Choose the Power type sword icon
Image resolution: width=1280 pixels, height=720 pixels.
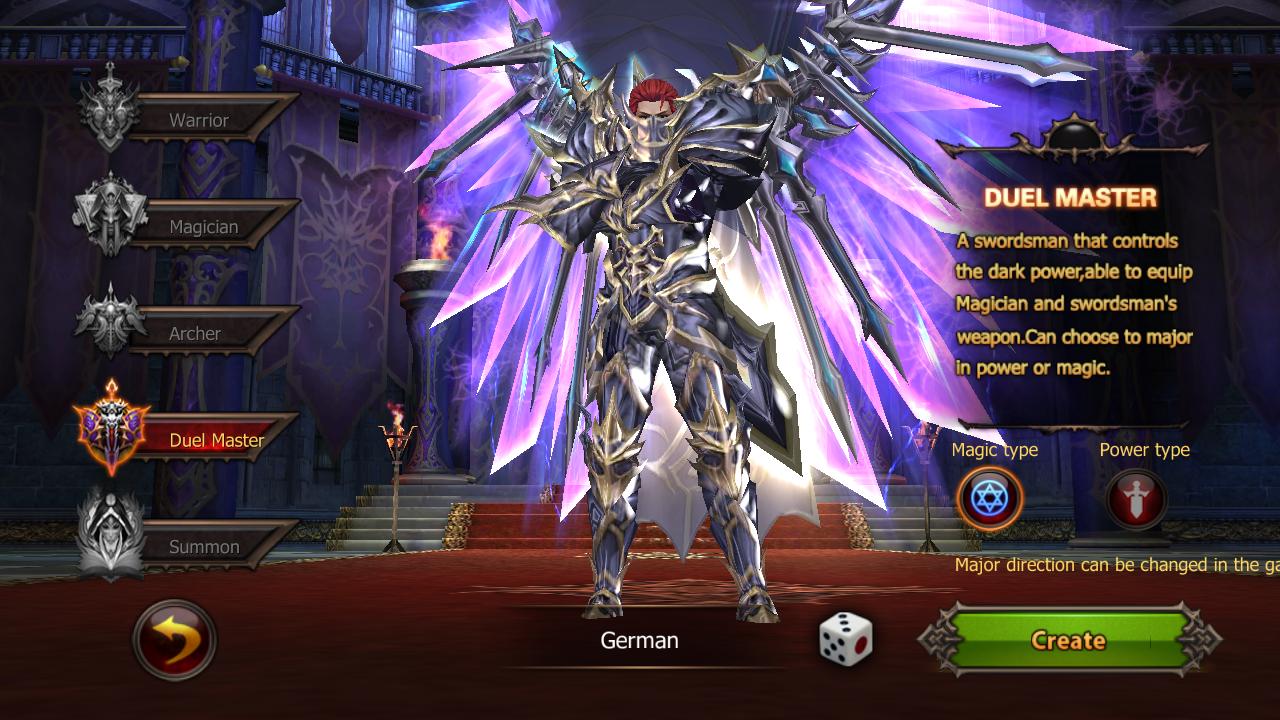[x=1137, y=498]
